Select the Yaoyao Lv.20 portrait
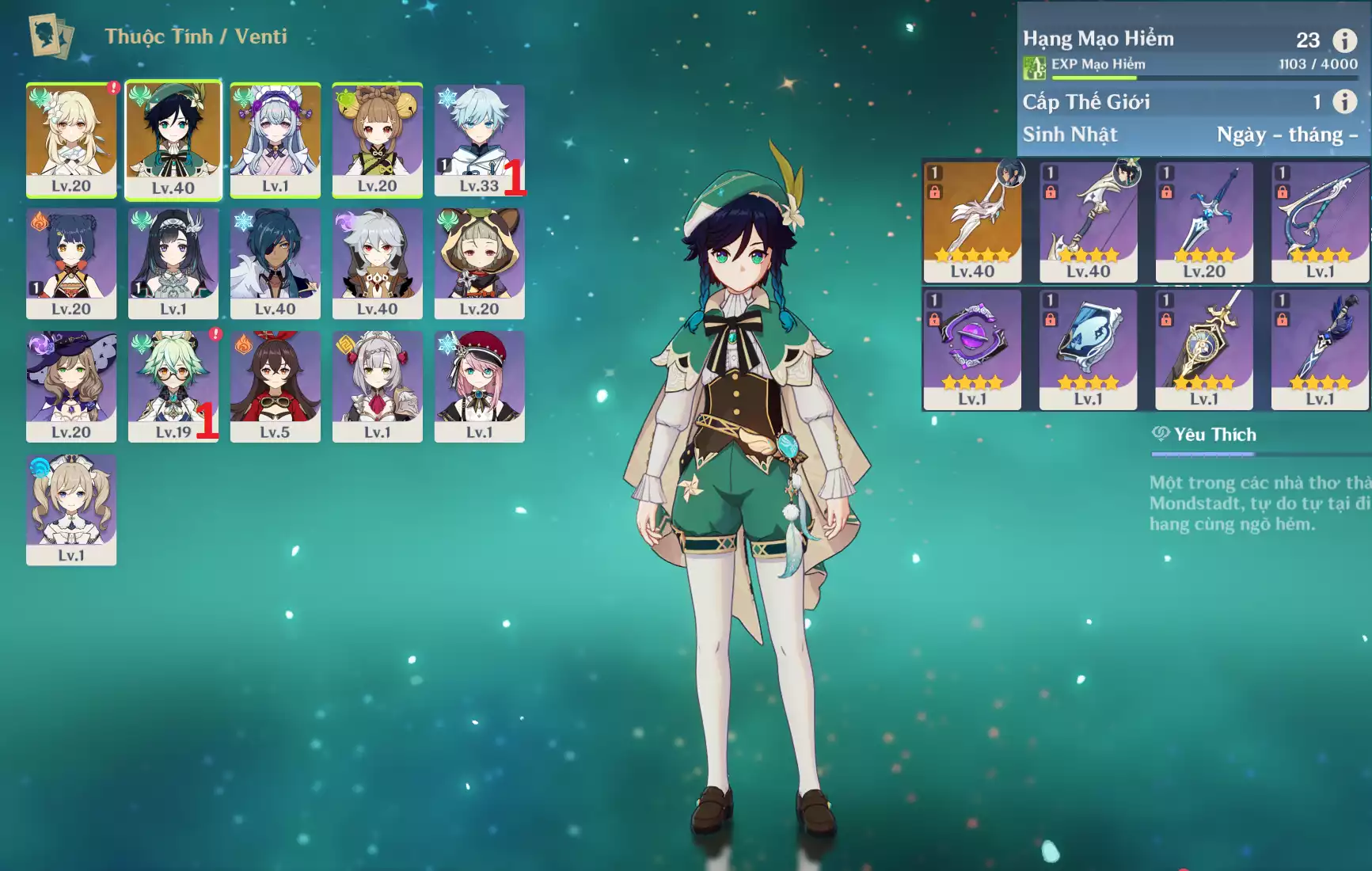Screen dimensions: 1372x871 click(x=377, y=140)
